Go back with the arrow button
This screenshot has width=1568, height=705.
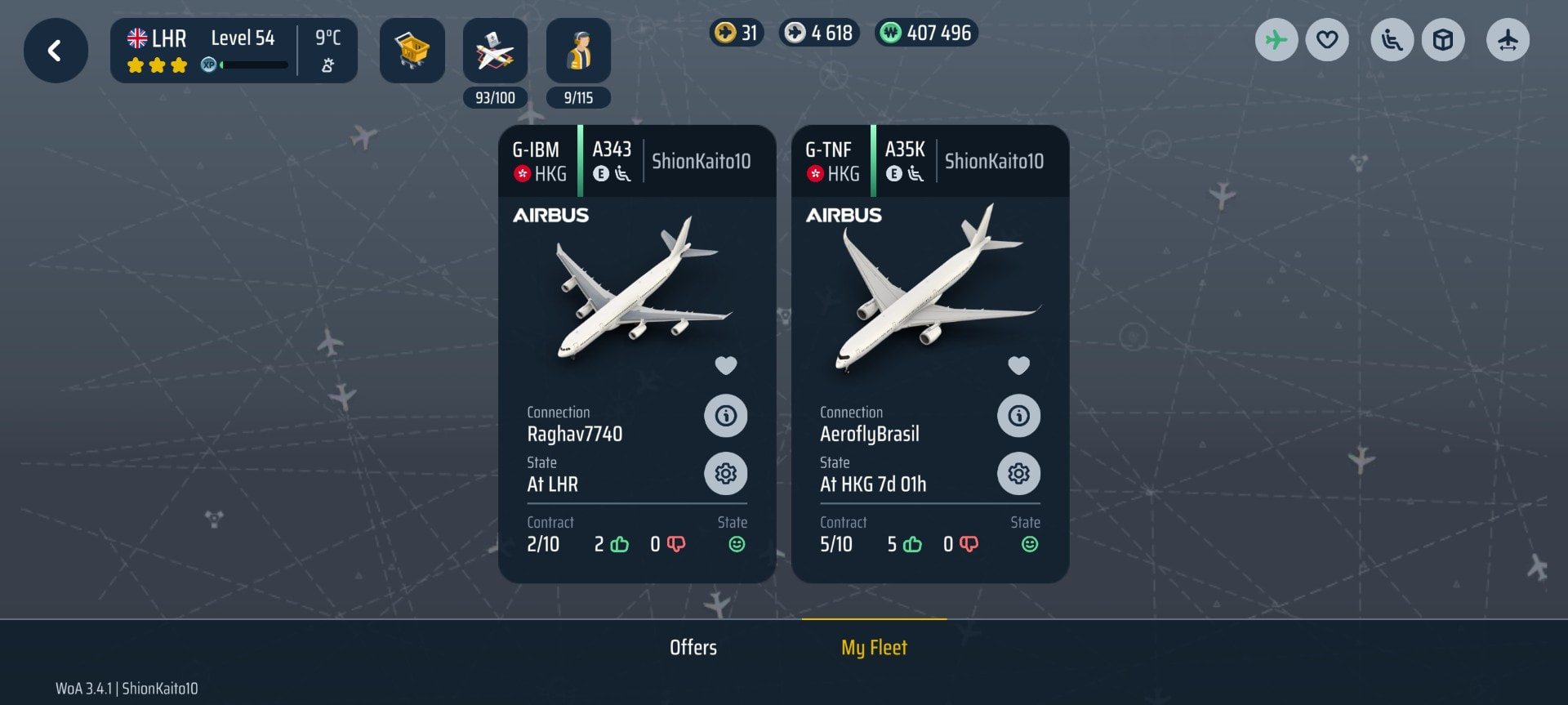(x=56, y=51)
